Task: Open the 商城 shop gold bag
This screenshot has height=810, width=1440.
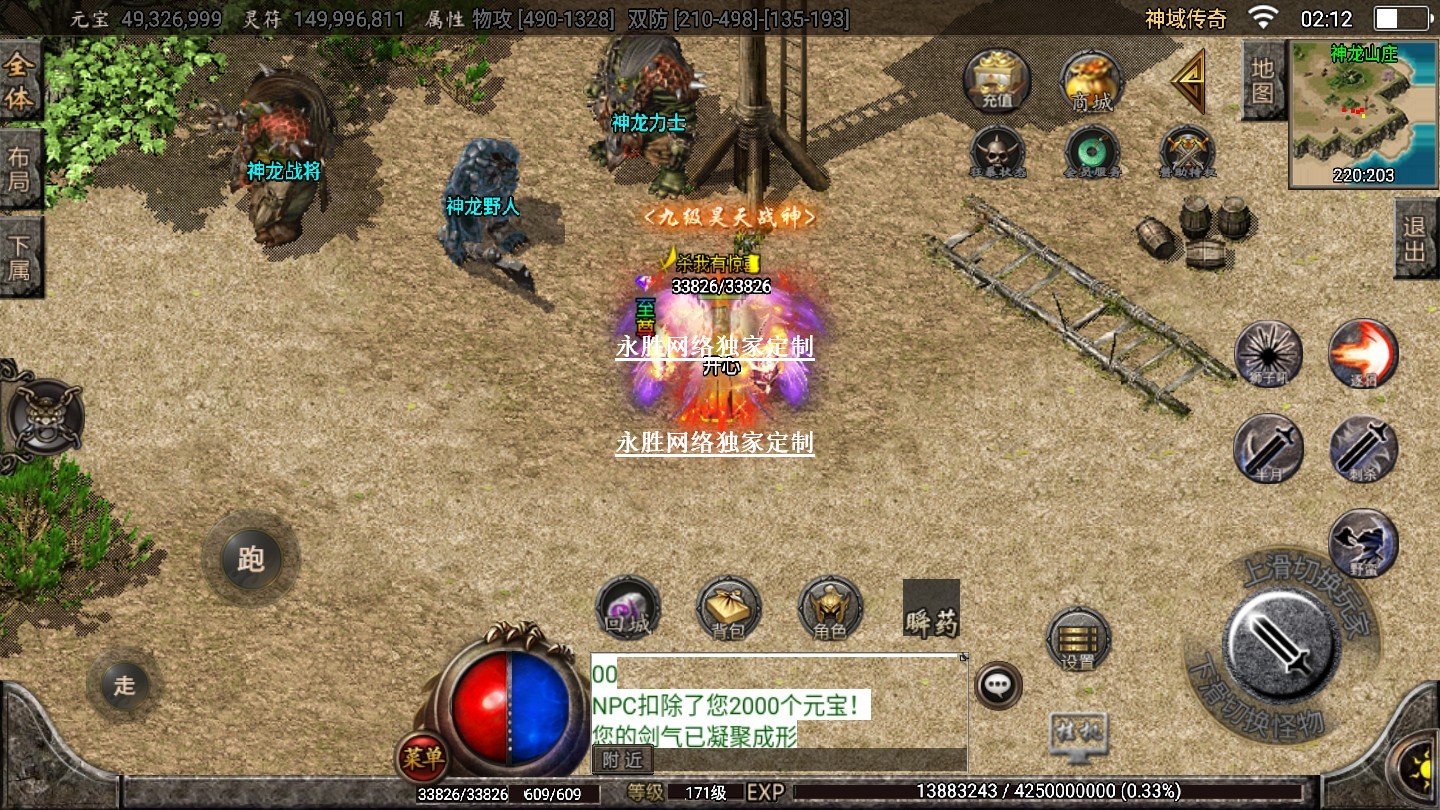Action: 1092,81
